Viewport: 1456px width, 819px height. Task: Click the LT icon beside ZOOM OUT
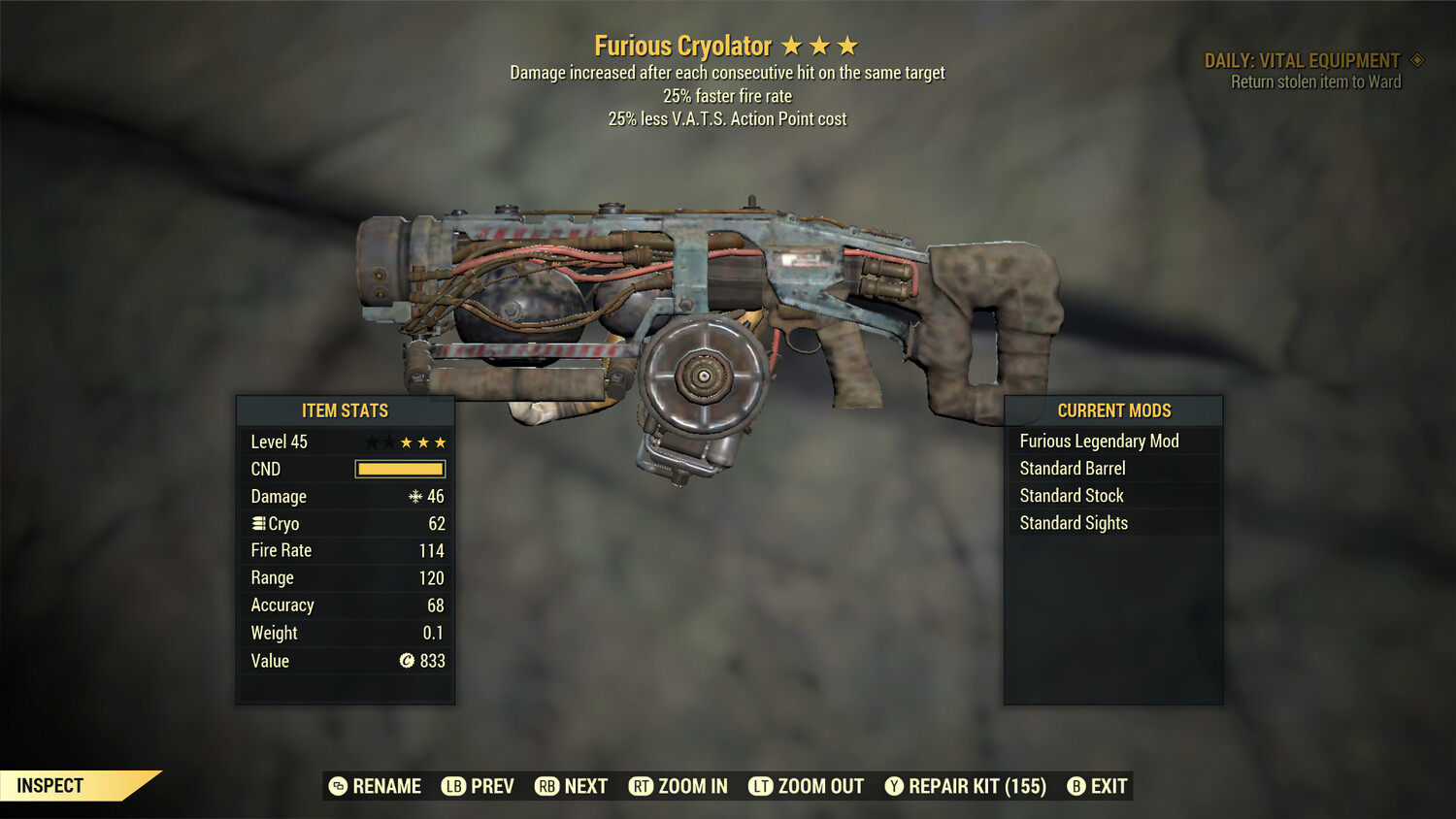click(x=762, y=786)
